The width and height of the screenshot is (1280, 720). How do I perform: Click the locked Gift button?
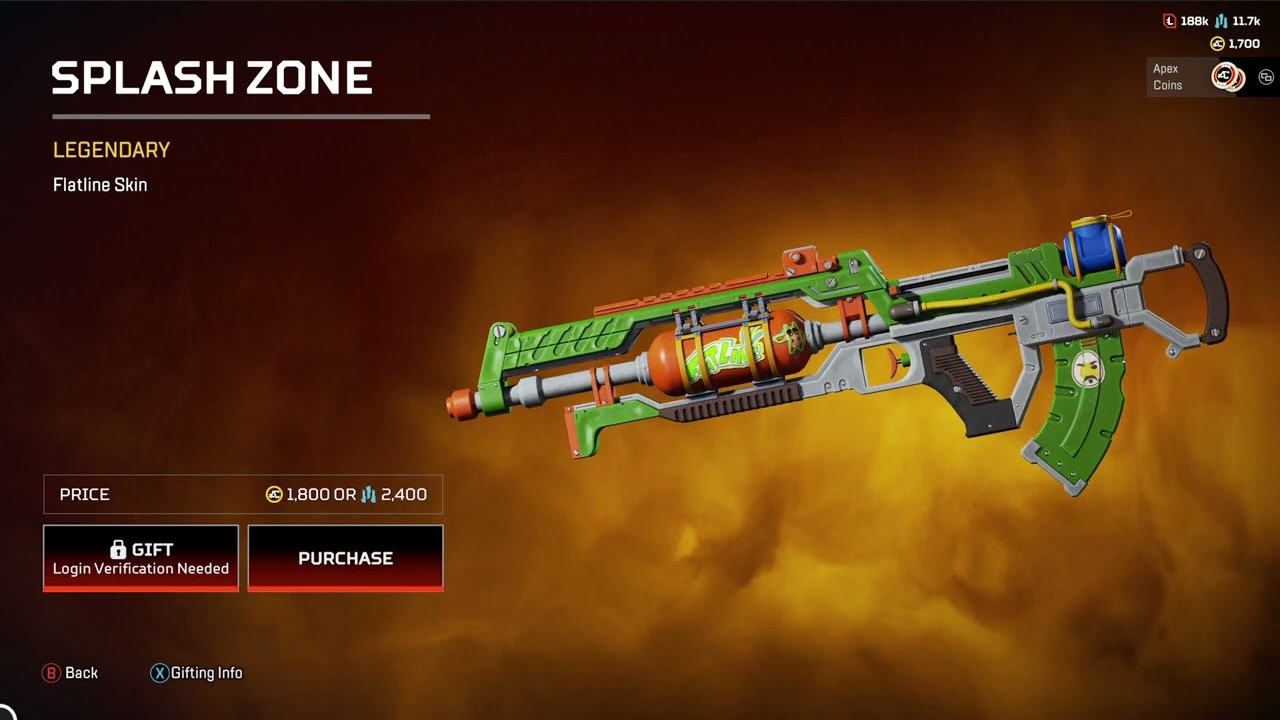[x=141, y=558]
